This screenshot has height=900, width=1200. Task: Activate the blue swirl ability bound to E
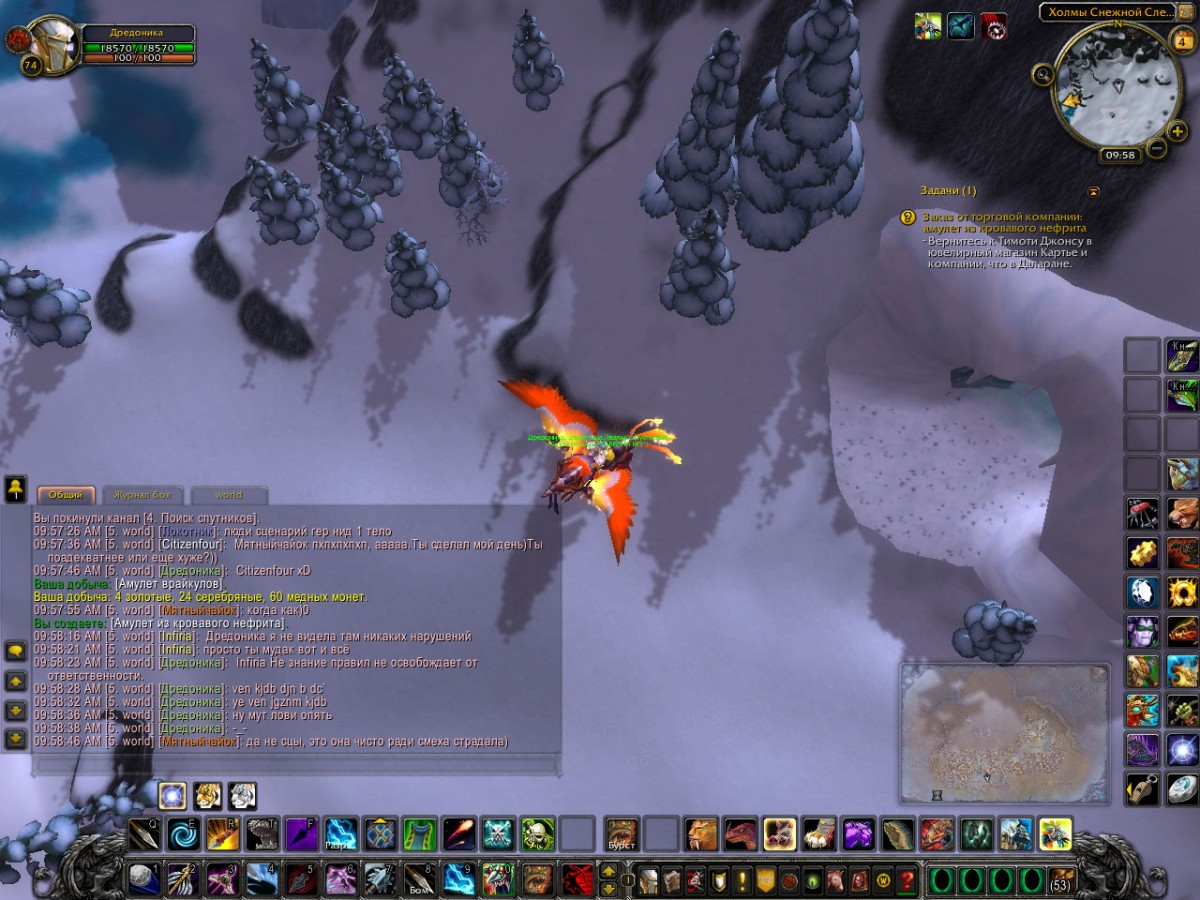[x=183, y=833]
